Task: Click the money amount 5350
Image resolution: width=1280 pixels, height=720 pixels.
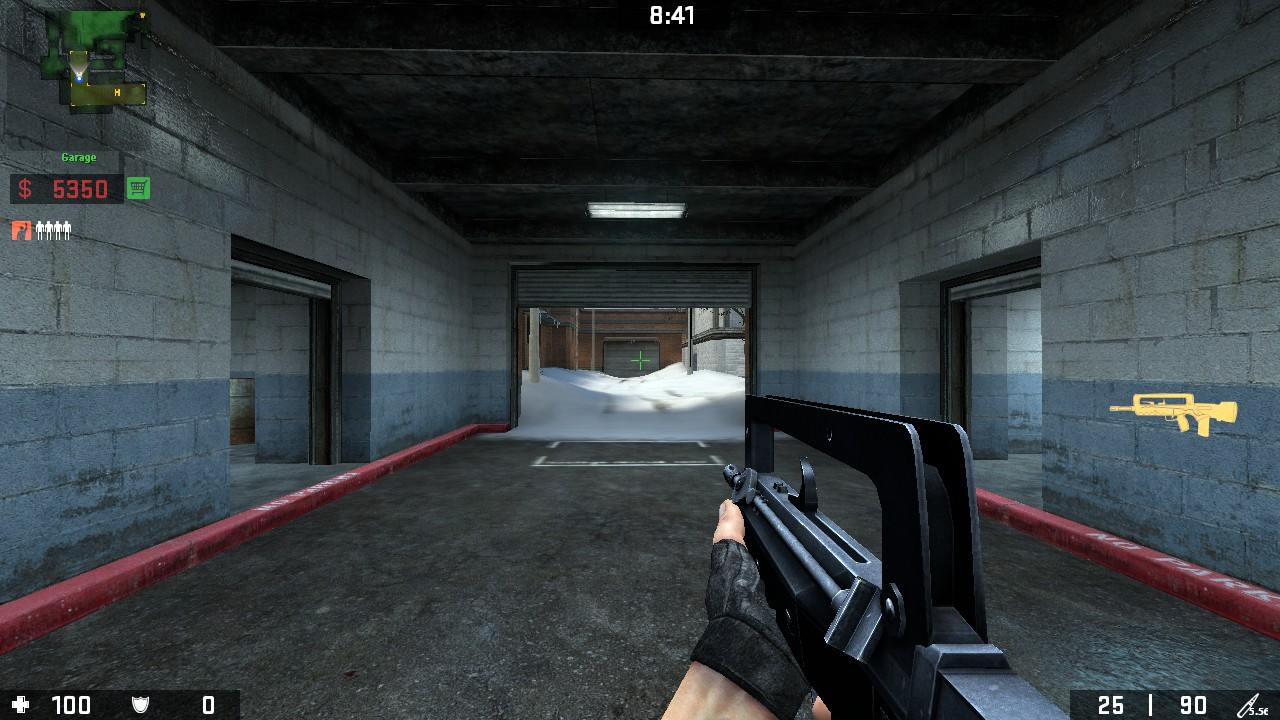Action: (x=80, y=188)
